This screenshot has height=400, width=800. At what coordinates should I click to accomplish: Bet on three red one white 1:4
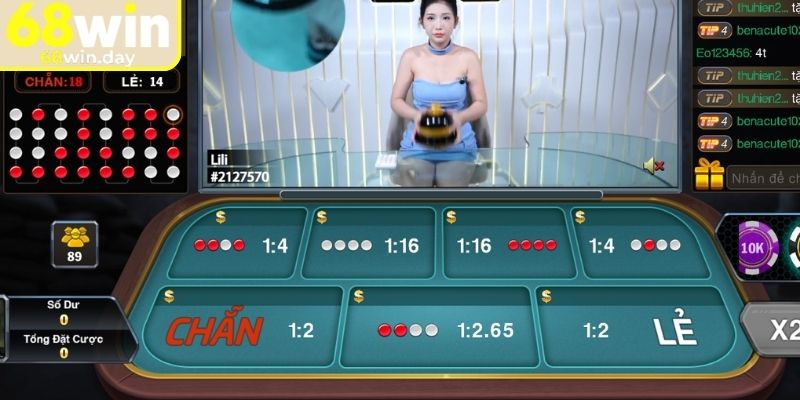pos(238,245)
